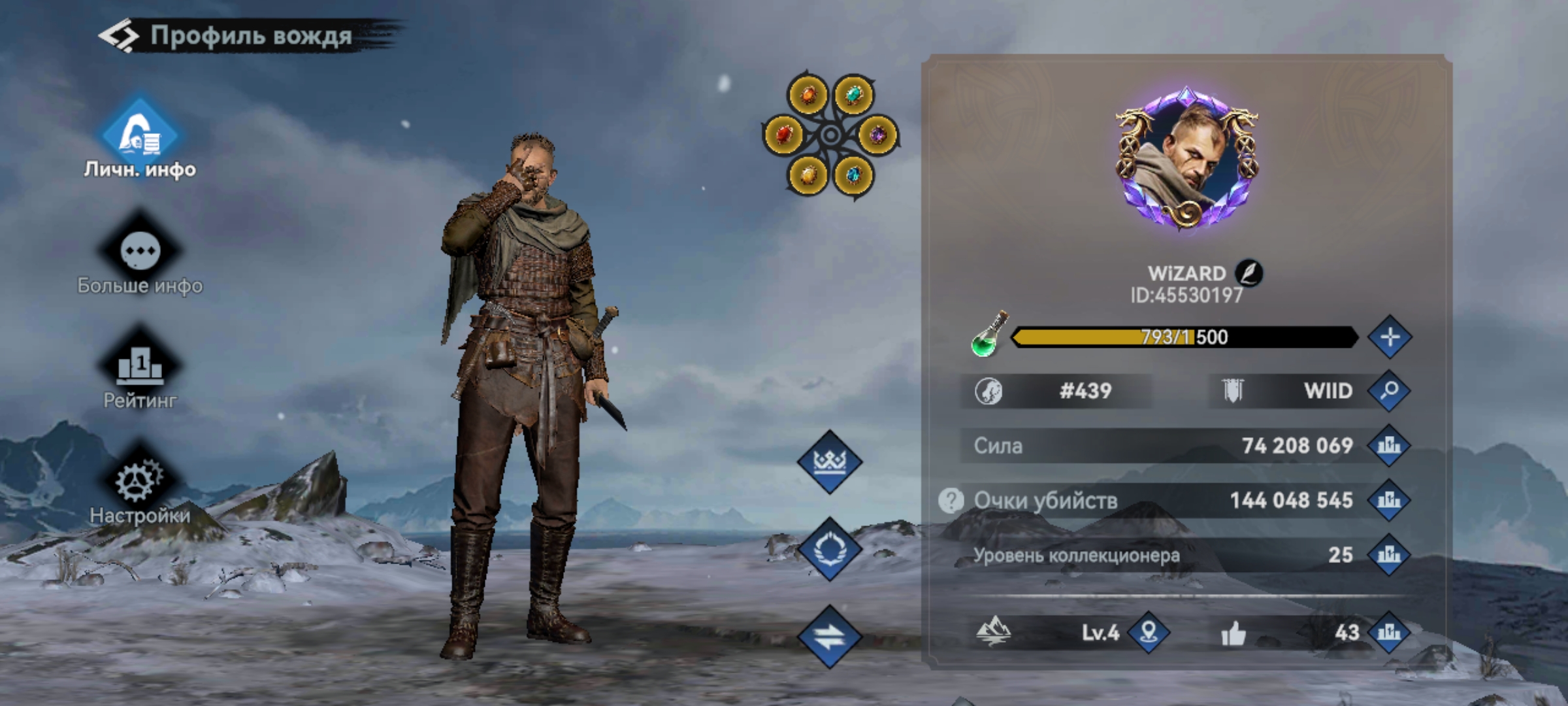1568x706 pixels.
Task: Add stamina with the plus button
Action: (1390, 337)
